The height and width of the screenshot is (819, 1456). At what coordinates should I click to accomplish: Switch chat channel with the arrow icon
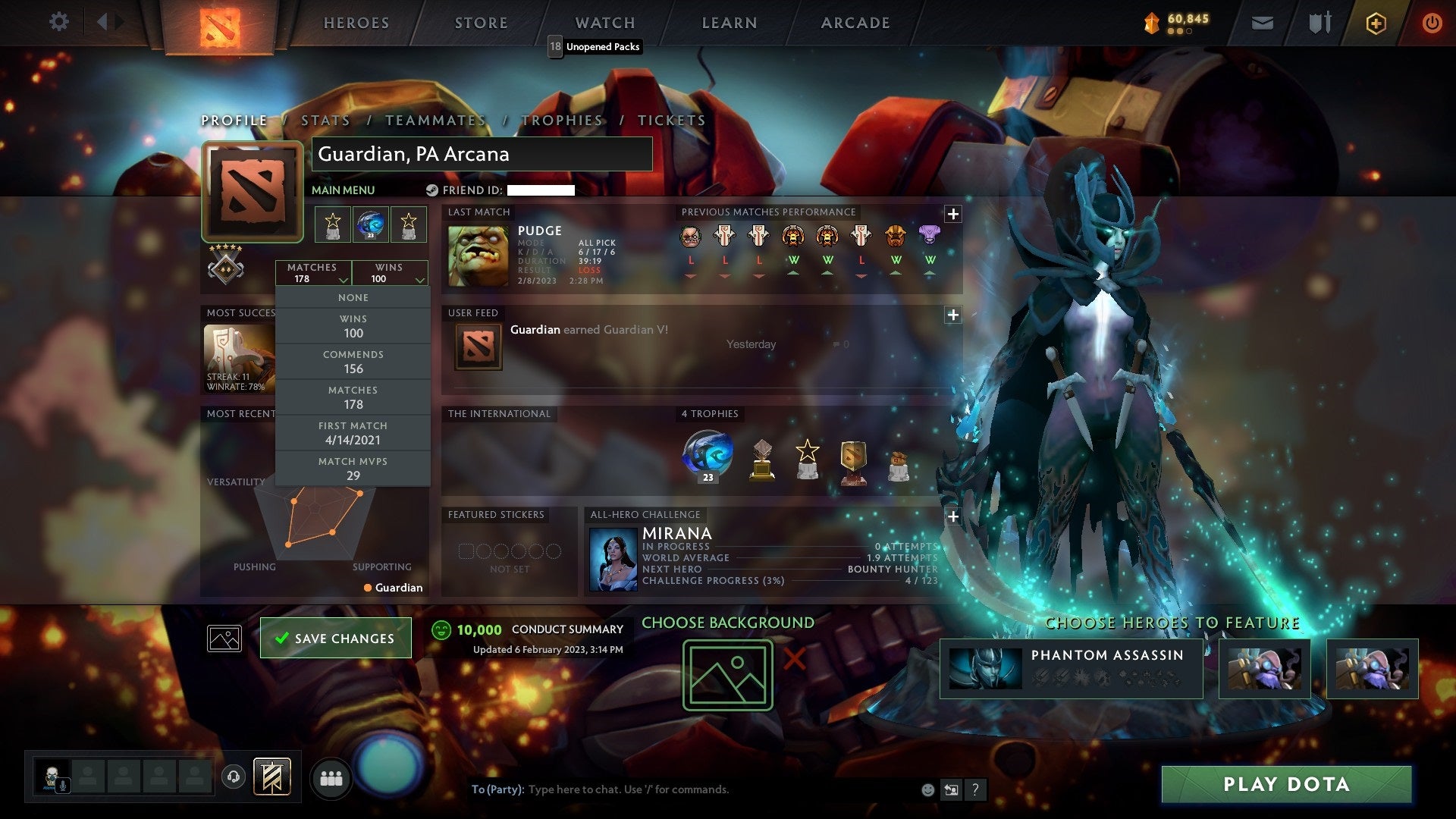(x=951, y=789)
